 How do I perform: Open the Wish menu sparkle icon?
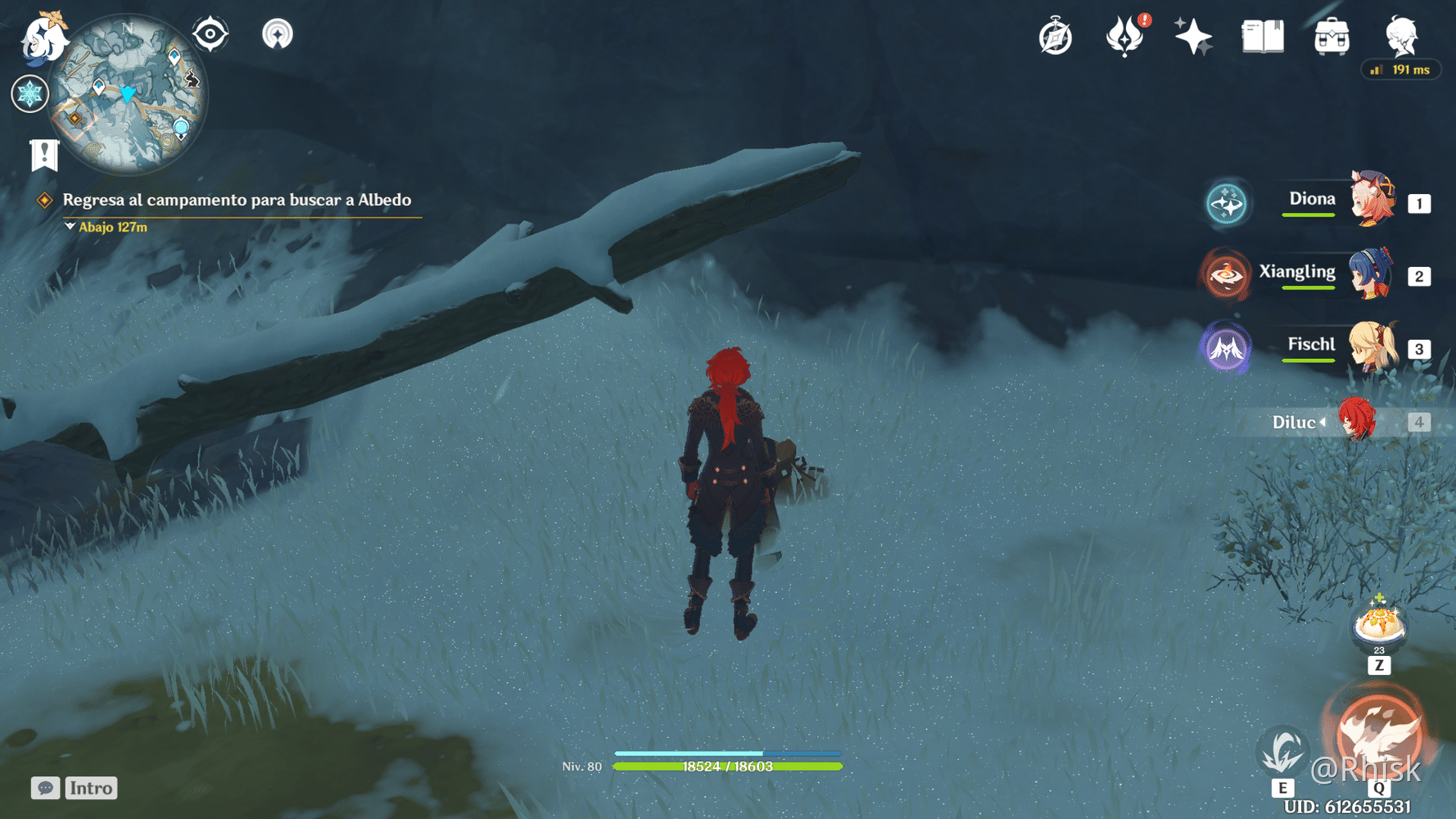(x=1193, y=35)
